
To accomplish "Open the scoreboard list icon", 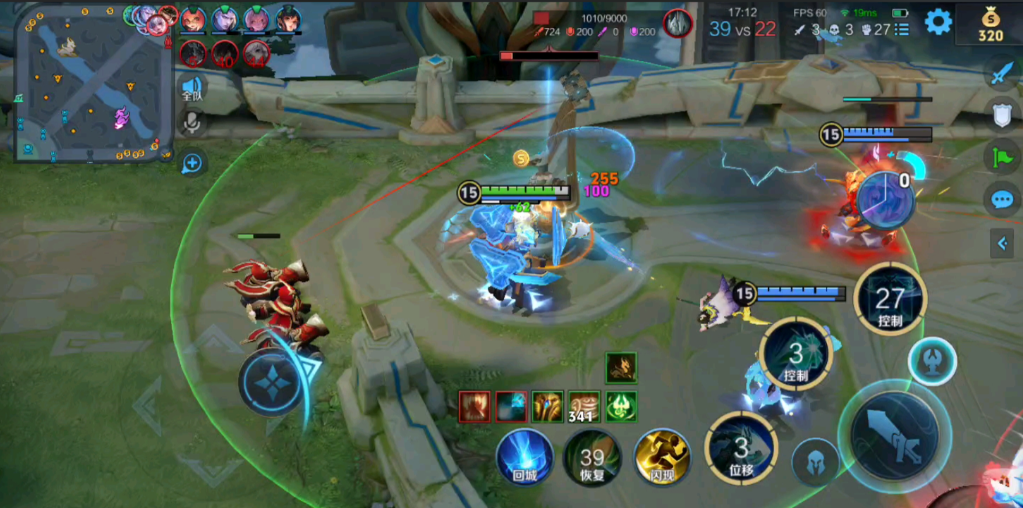I will click(903, 30).
